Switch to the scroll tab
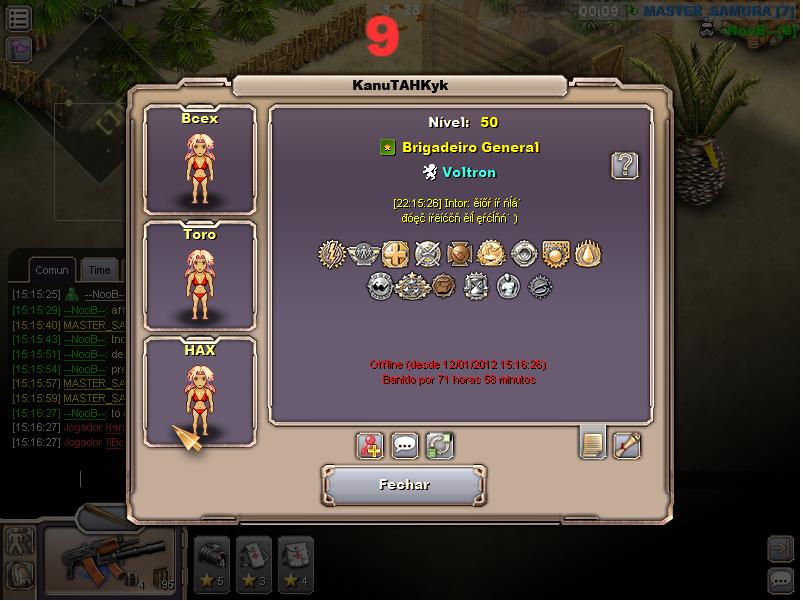Screen dimensions: 803x601 (x=627, y=443)
